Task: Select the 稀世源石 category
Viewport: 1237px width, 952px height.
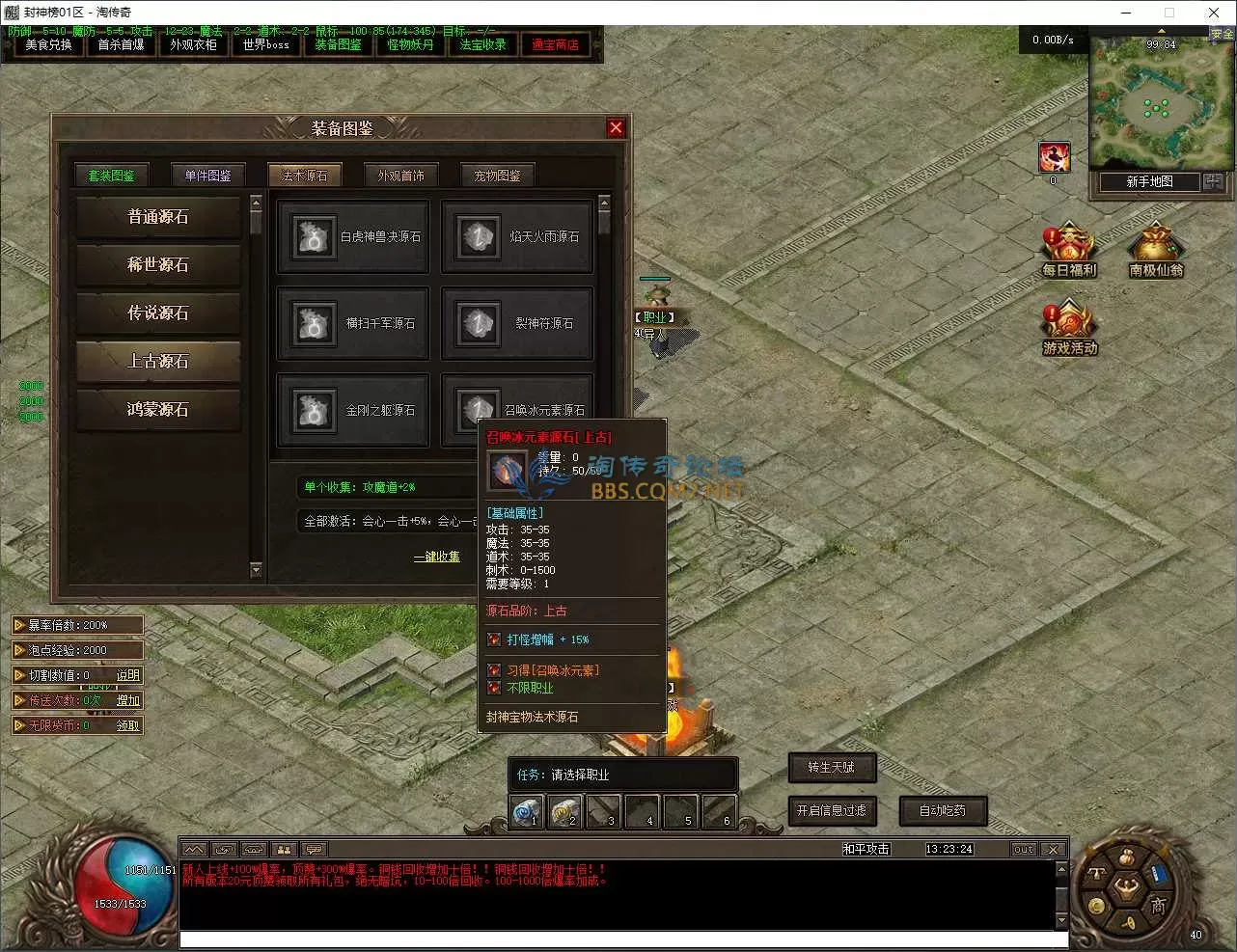Action: pos(158,264)
